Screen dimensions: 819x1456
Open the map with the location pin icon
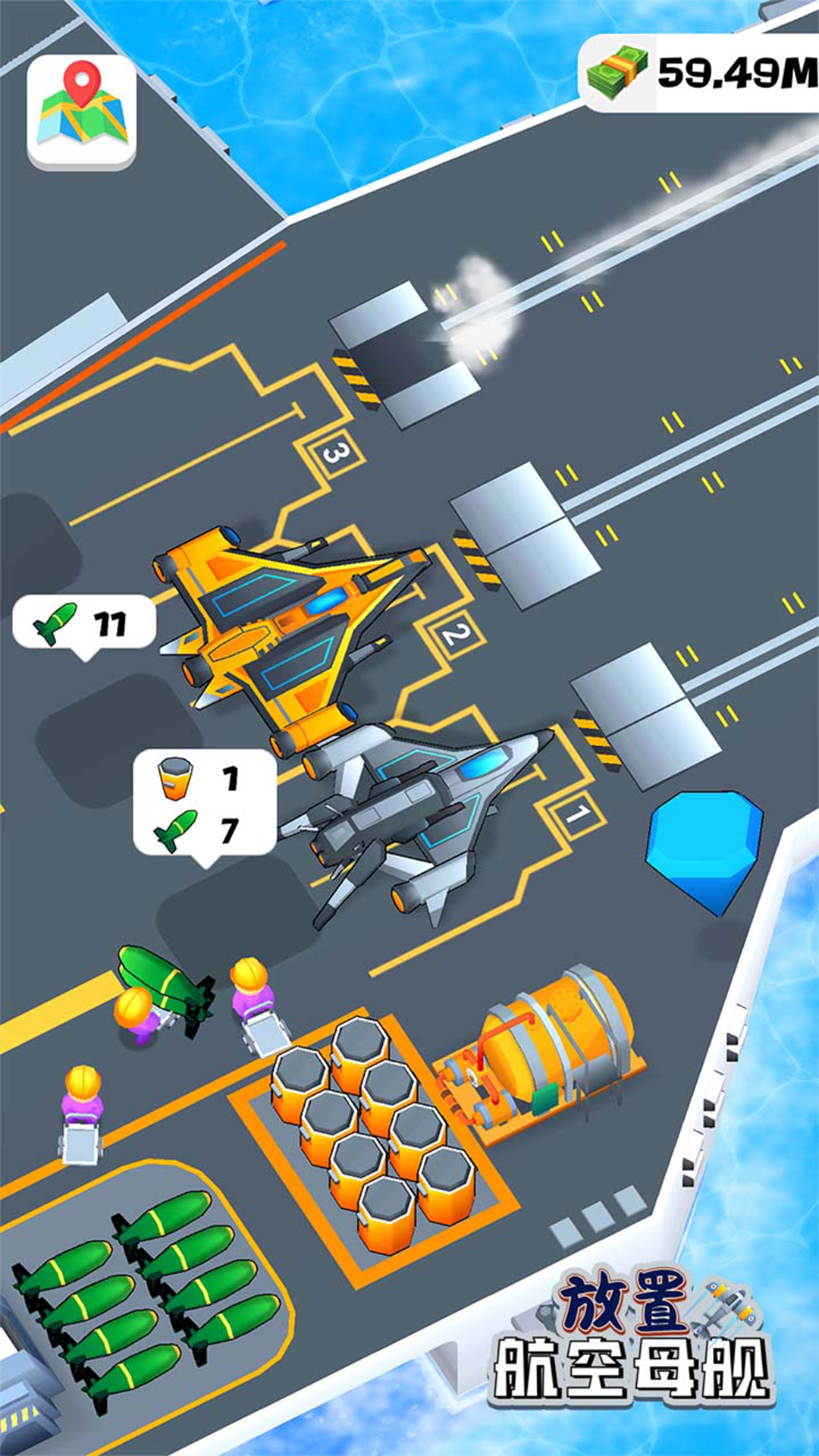82,111
